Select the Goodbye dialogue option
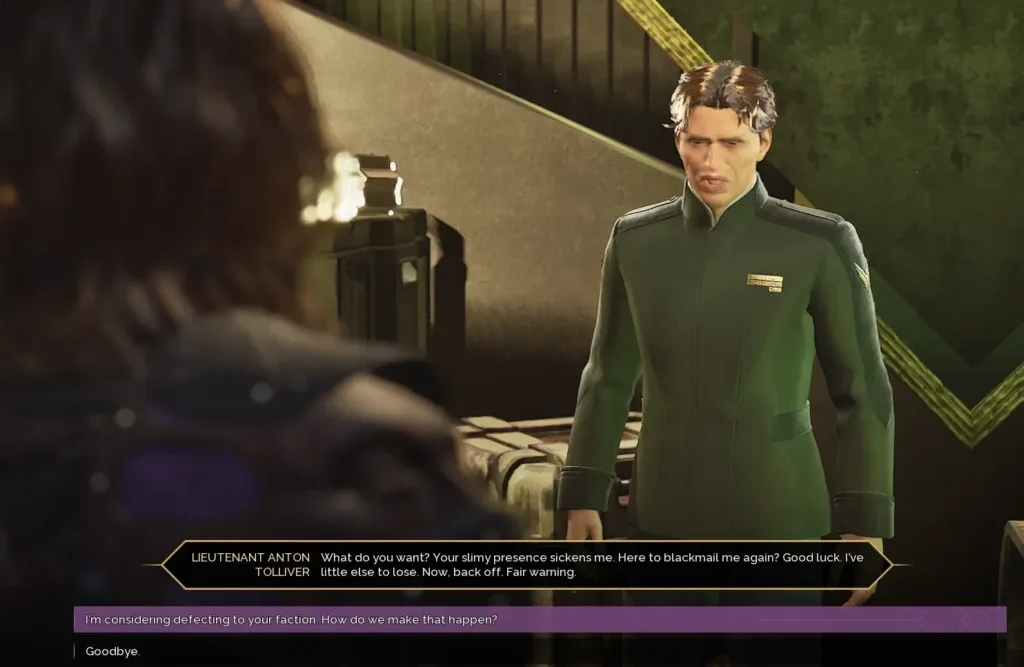The height and width of the screenshot is (667, 1024). (113, 651)
